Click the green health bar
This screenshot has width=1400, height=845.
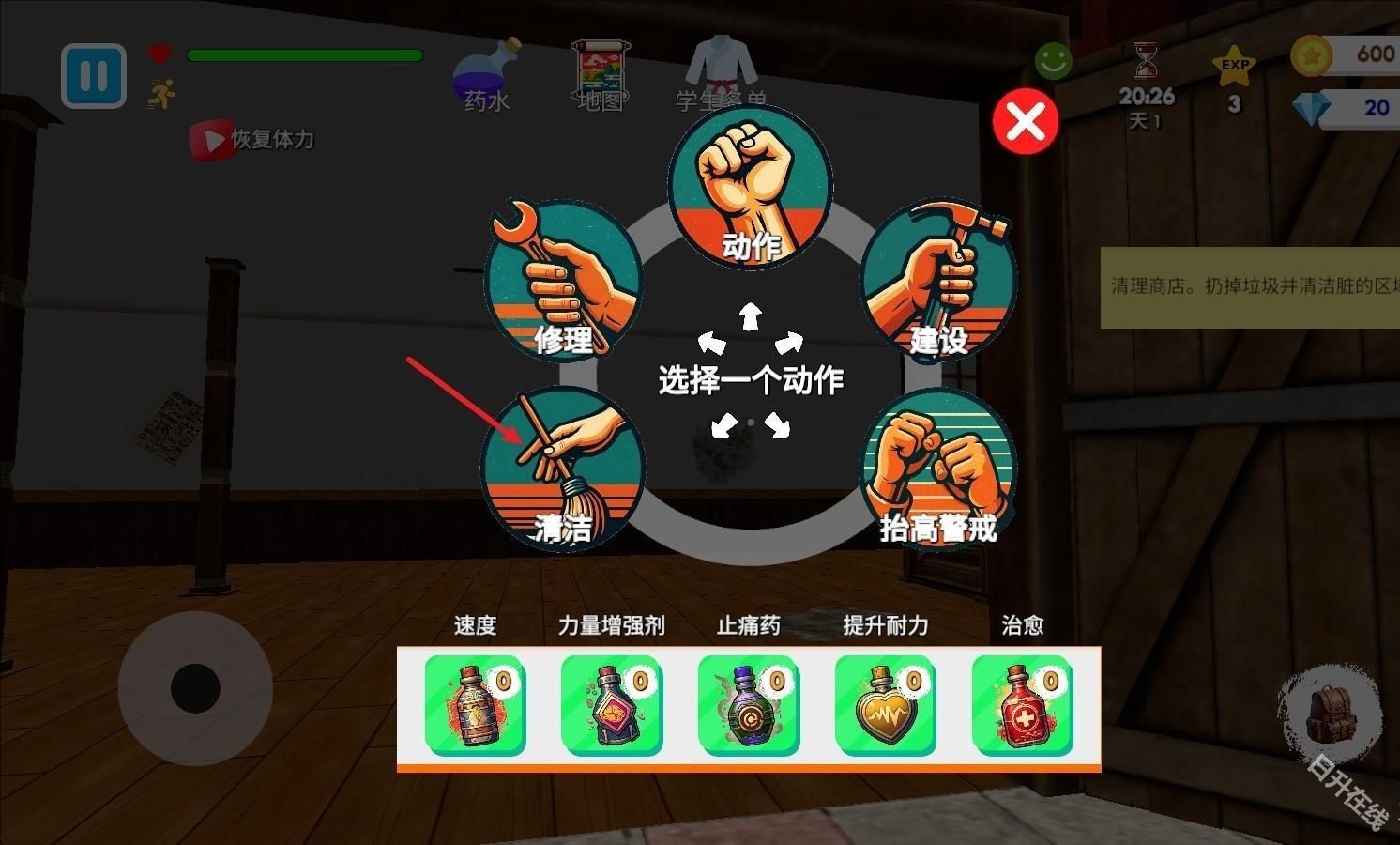[304, 55]
